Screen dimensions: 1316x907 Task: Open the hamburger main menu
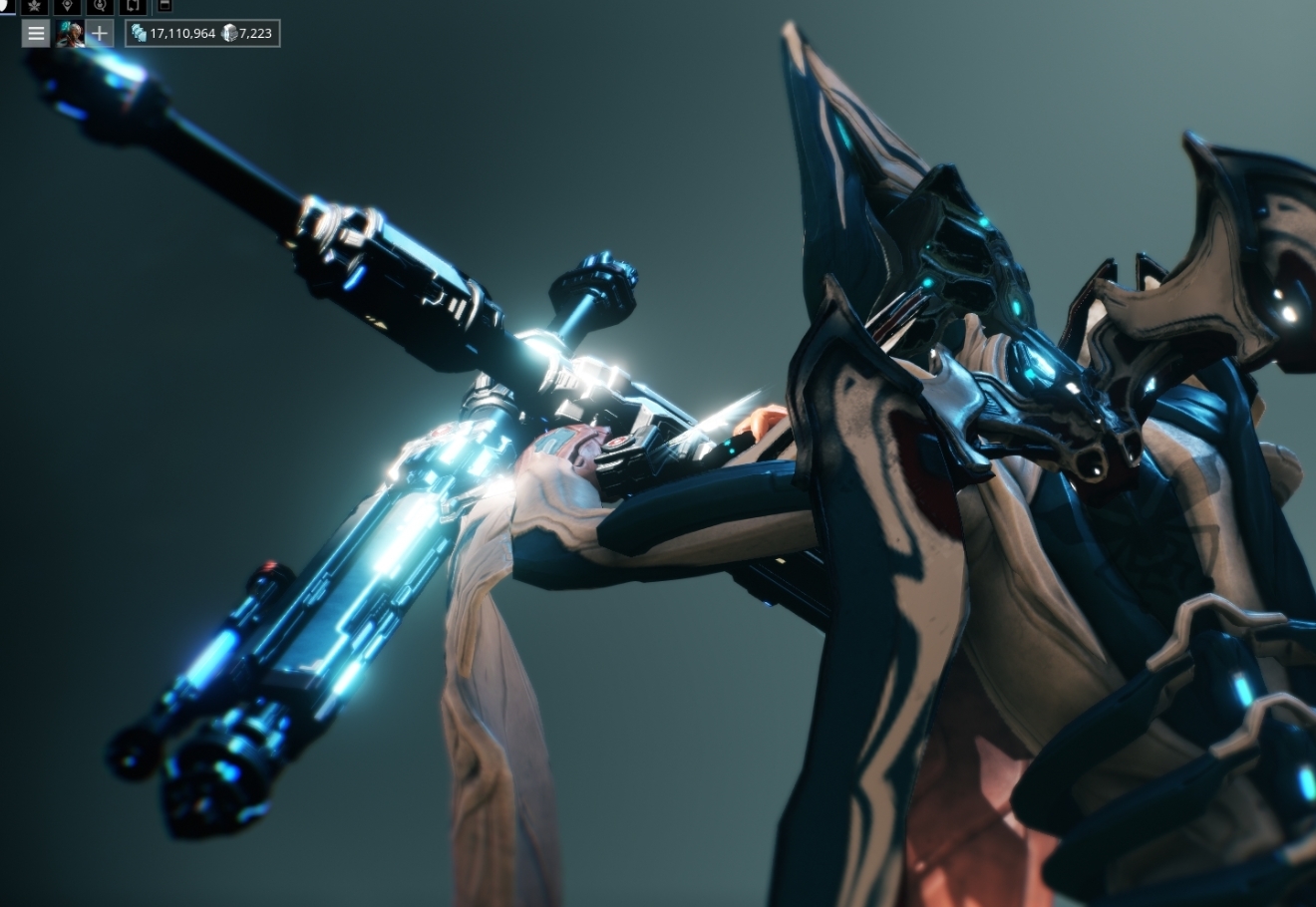pos(36,33)
